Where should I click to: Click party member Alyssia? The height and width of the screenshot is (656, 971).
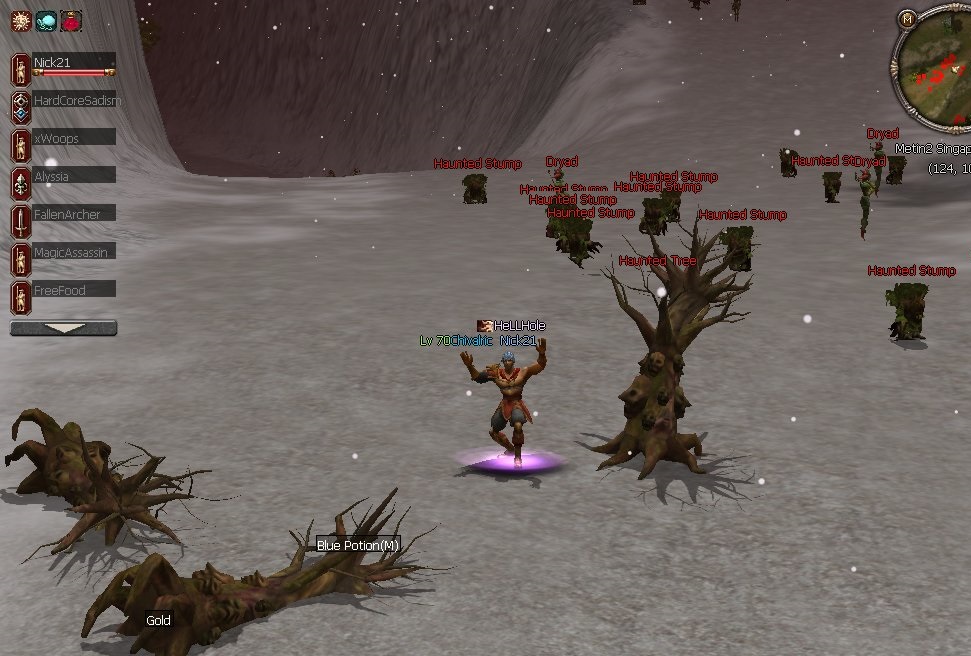click(73, 176)
